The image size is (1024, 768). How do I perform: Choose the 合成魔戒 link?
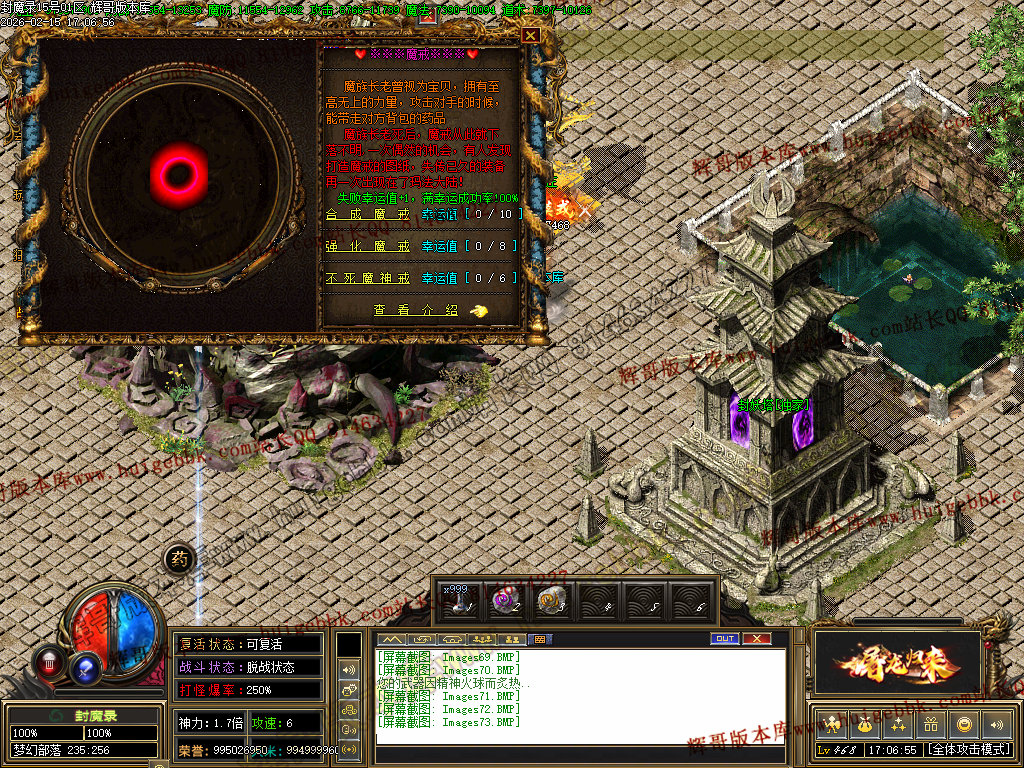click(x=367, y=214)
